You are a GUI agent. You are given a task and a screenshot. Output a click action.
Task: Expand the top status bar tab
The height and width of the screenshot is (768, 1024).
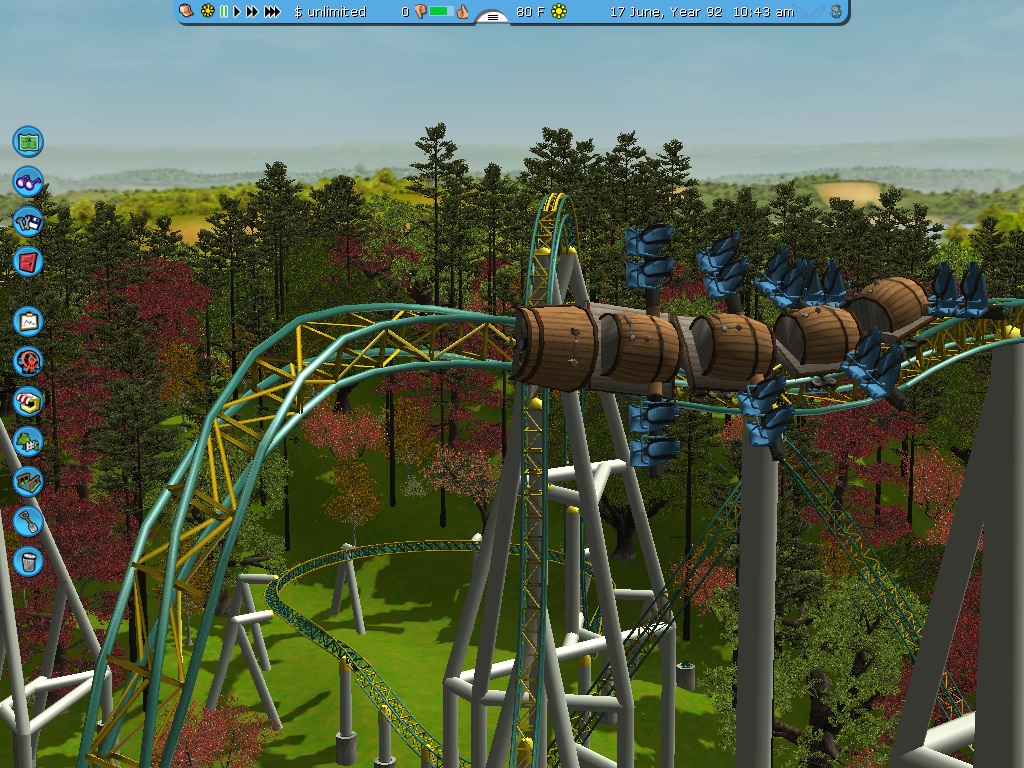pyautogui.click(x=491, y=17)
